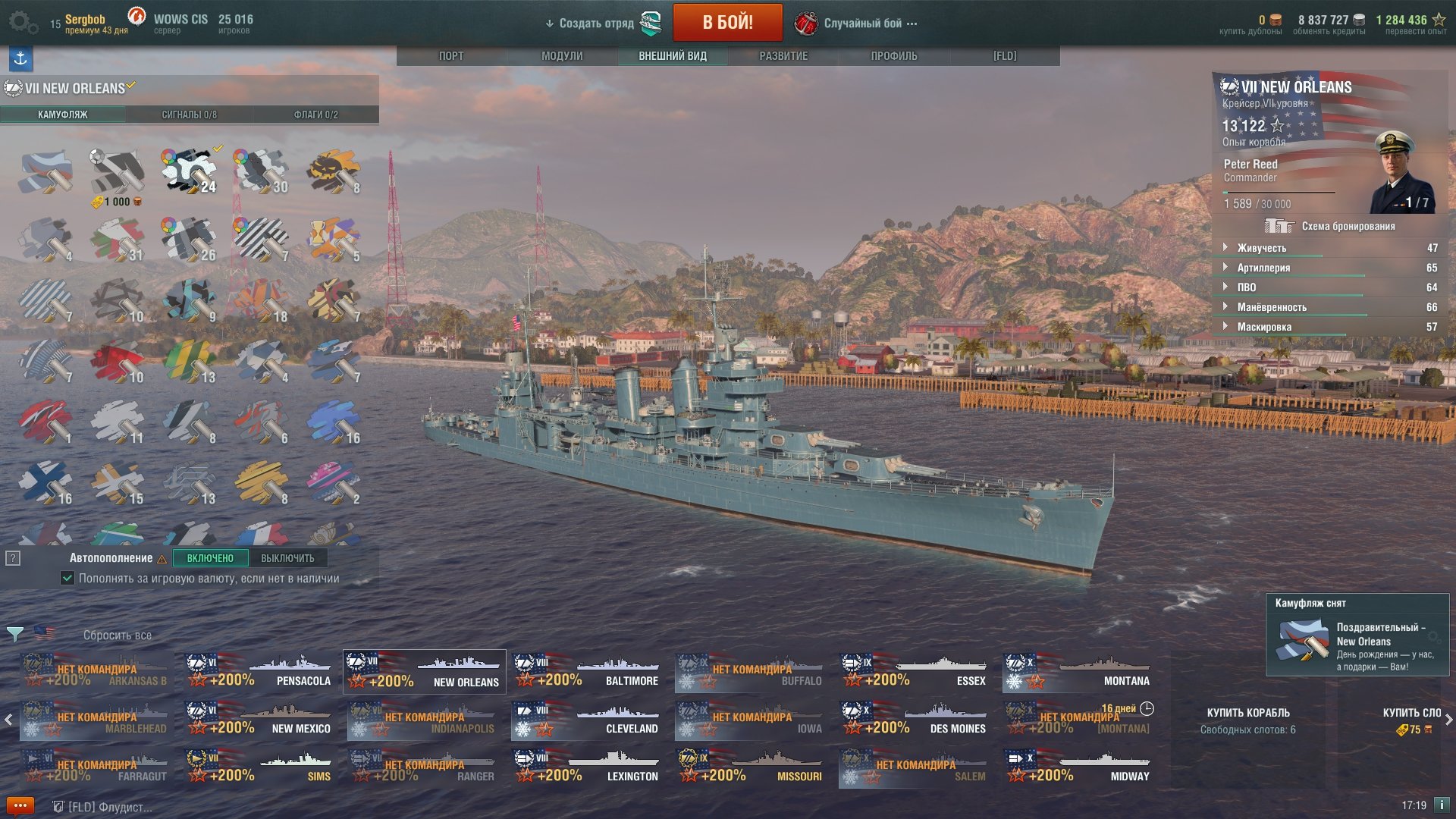Choose the pumpkin Halloween camouflage

[x=334, y=171]
